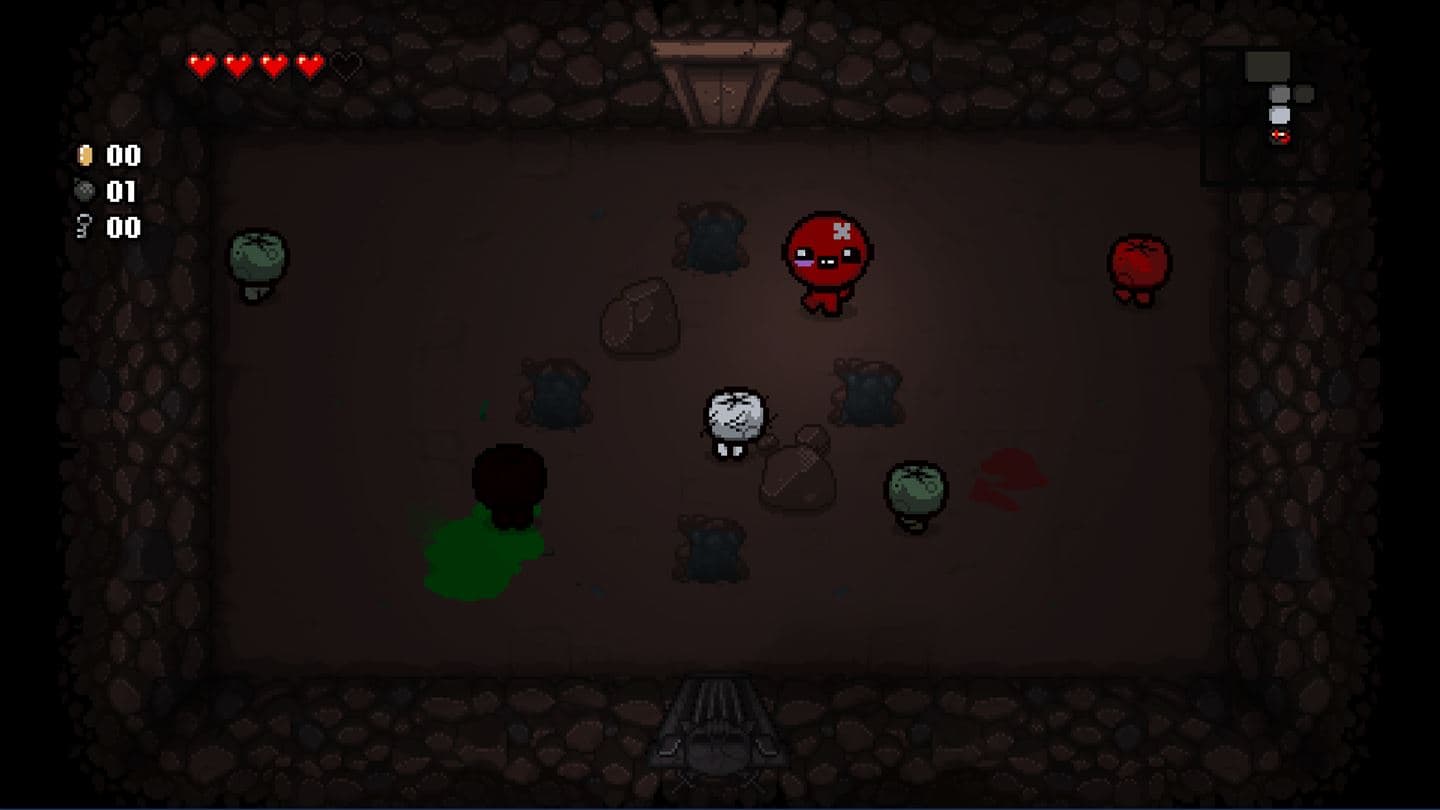Click the bomb counter icon
This screenshot has width=1440, height=810.
click(85, 192)
